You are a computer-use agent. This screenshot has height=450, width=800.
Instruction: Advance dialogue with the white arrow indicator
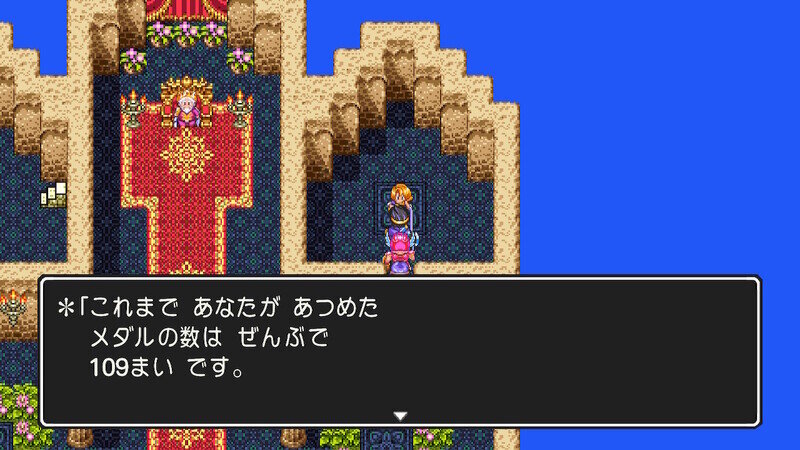click(x=400, y=415)
